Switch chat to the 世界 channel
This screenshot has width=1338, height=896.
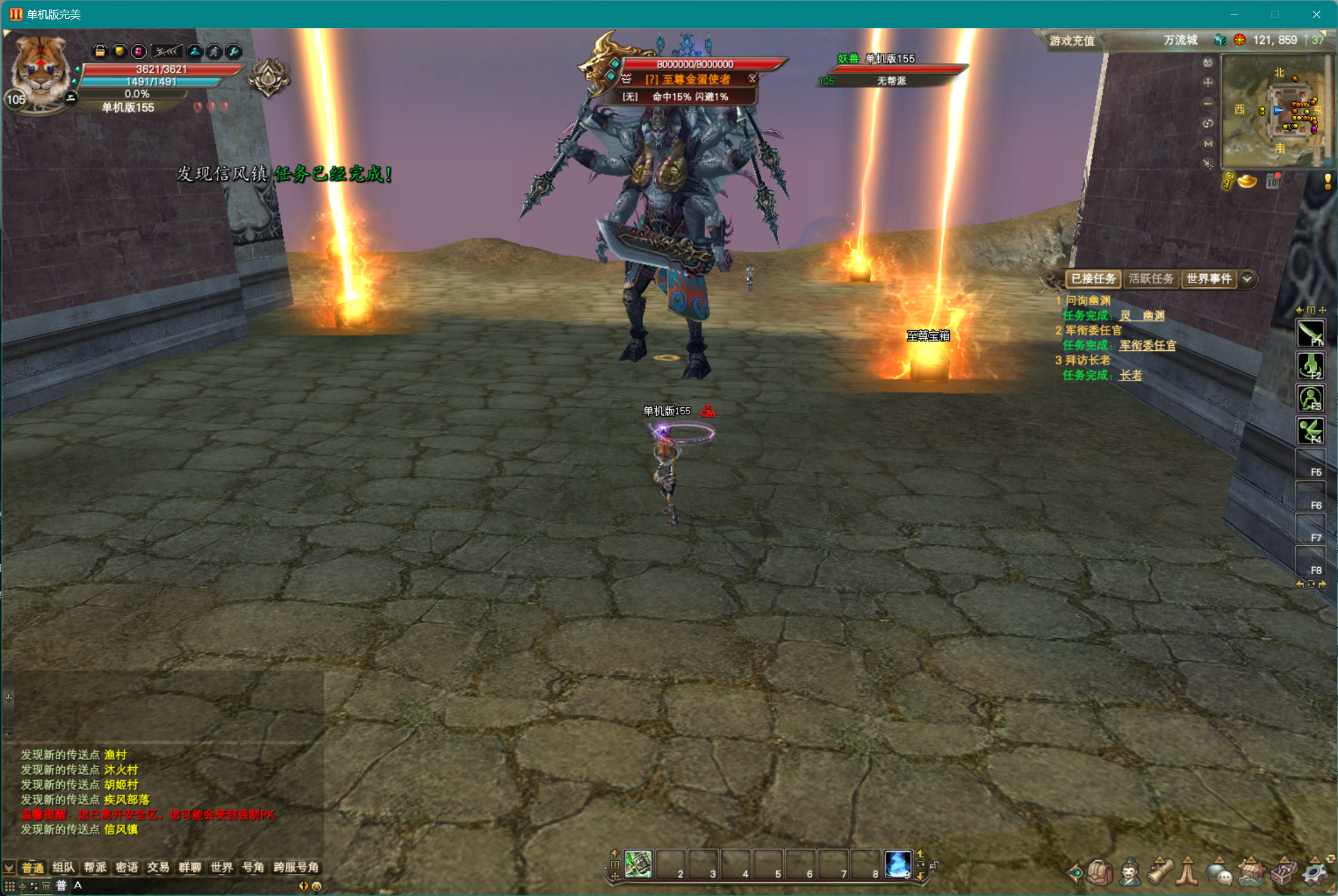pyautogui.click(x=221, y=868)
